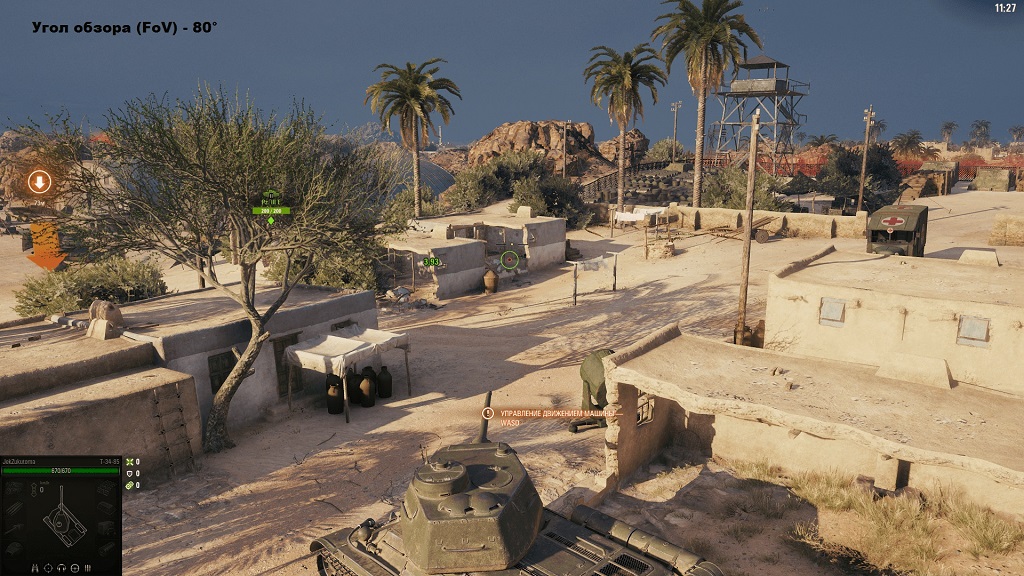Select the loader shells crew icon

tap(88, 568)
